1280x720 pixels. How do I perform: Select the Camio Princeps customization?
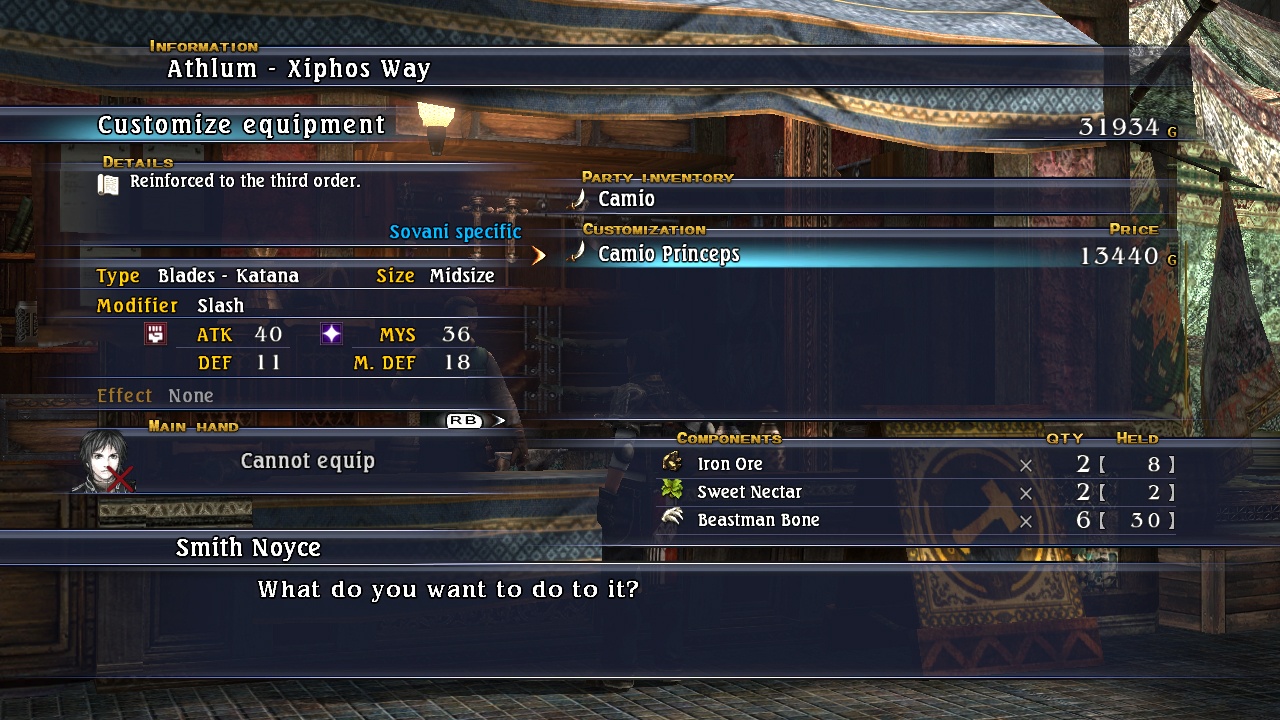[x=668, y=255]
